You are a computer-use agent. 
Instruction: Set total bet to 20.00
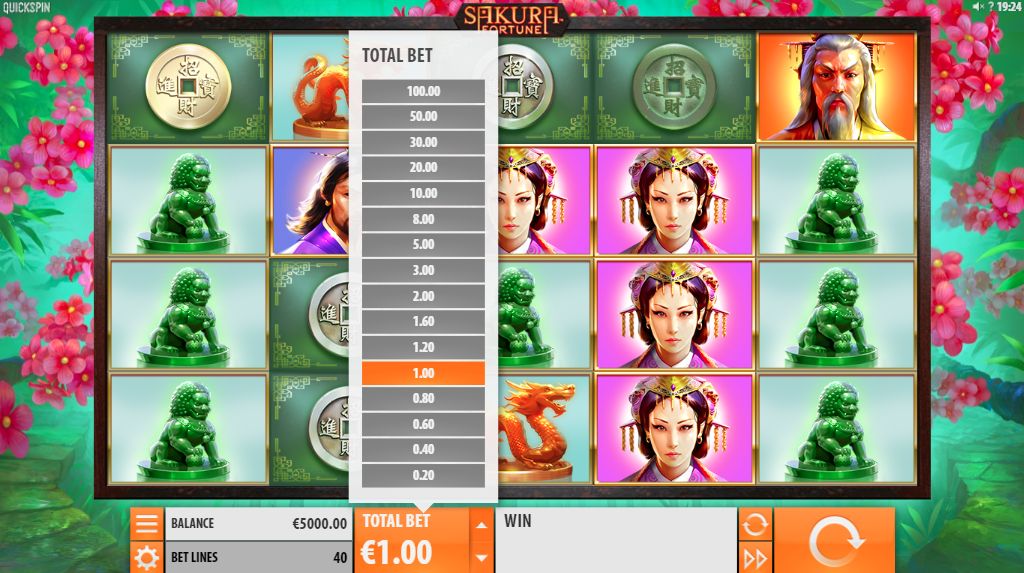pyautogui.click(x=423, y=168)
